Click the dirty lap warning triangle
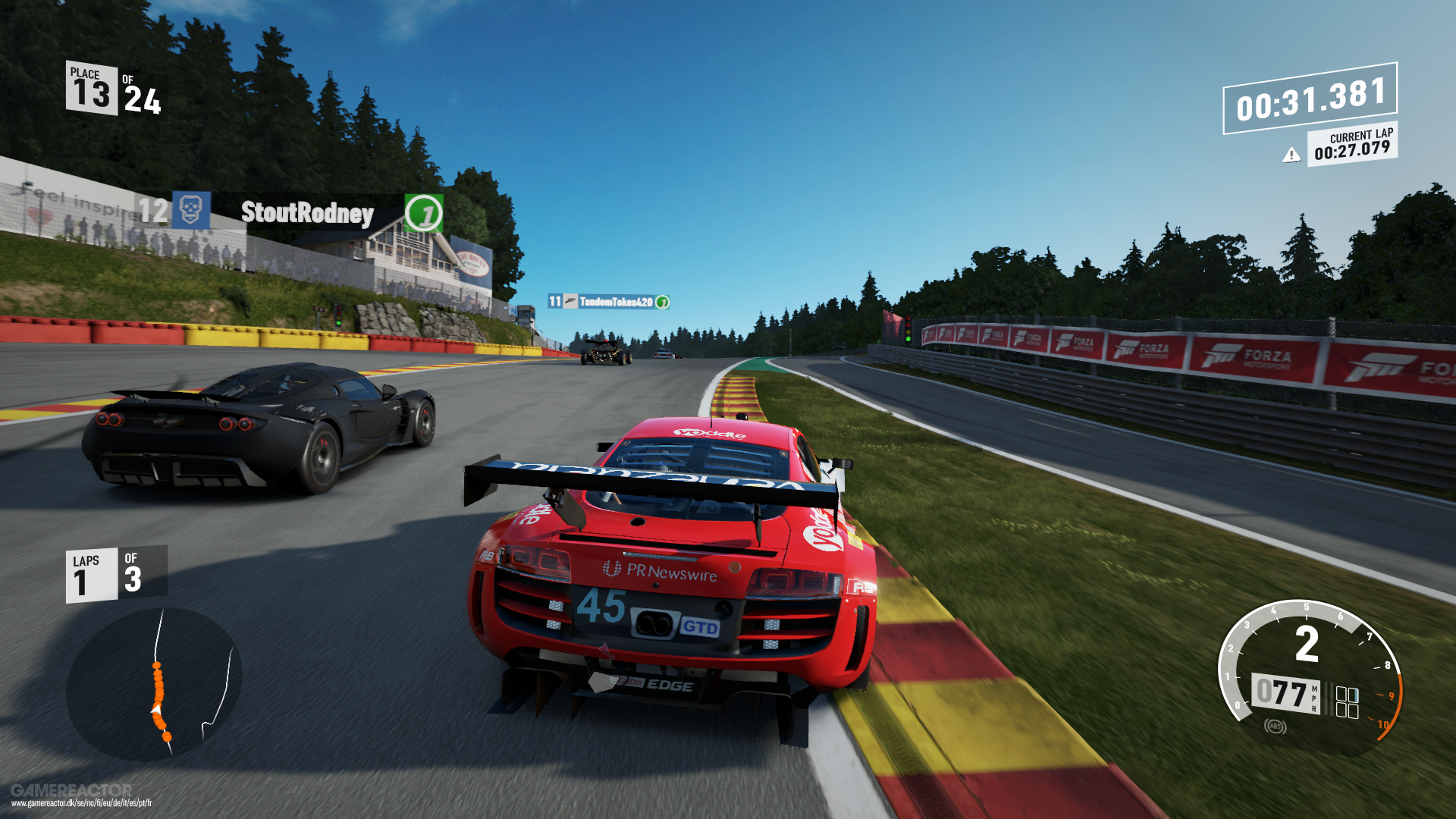Viewport: 1456px width, 819px height. [1291, 155]
